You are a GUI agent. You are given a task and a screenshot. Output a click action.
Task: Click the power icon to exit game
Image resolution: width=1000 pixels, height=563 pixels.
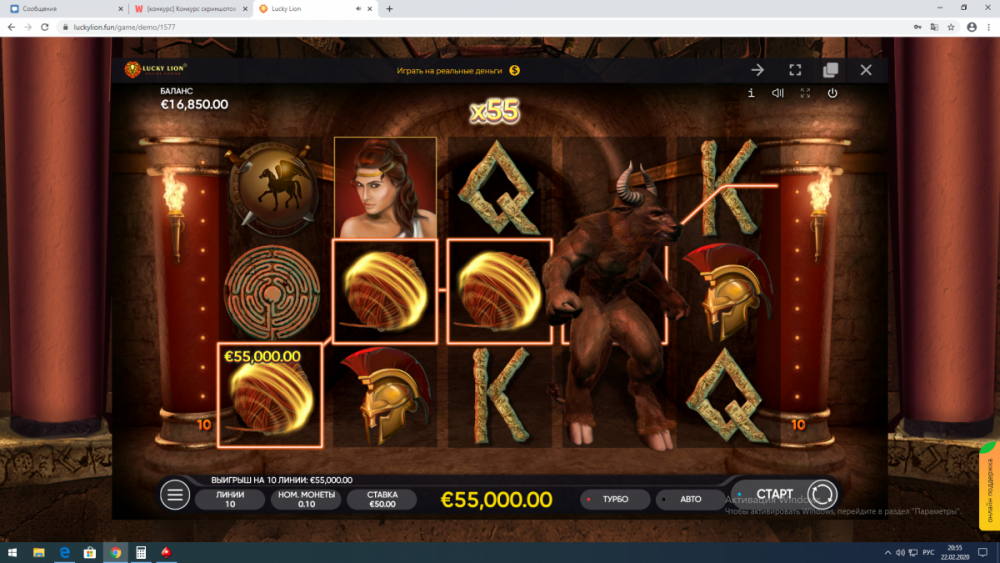tap(832, 93)
